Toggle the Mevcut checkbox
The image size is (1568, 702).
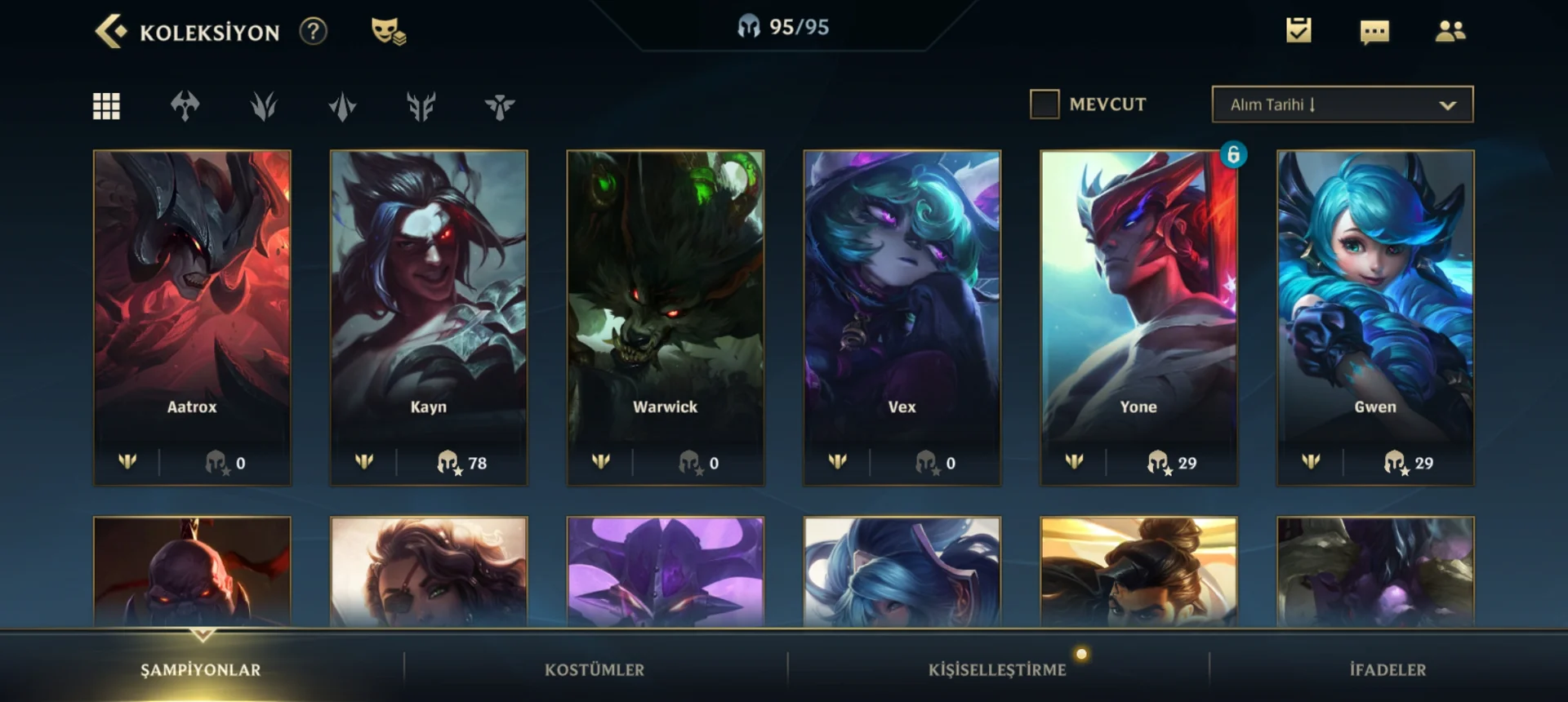(x=1045, y=104)
